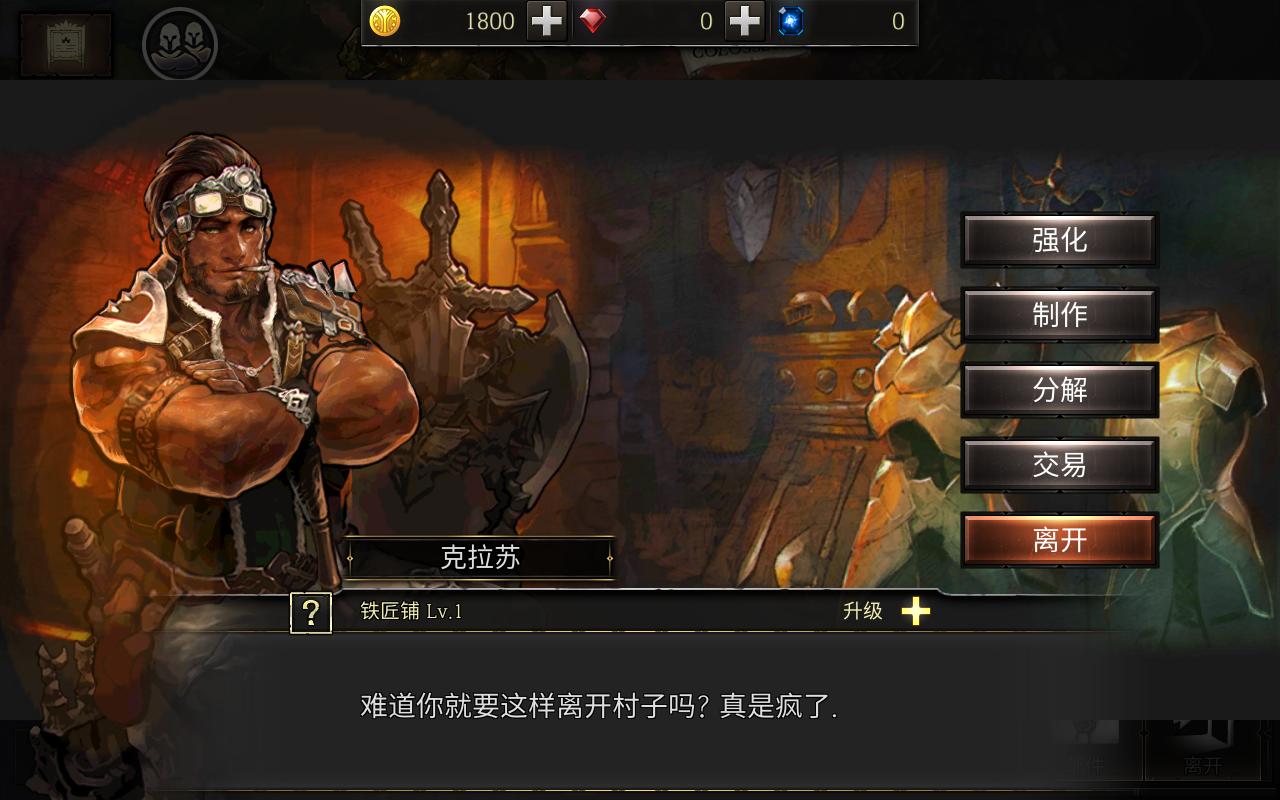Open the scroll panel at top left

[x=64, y=43]
